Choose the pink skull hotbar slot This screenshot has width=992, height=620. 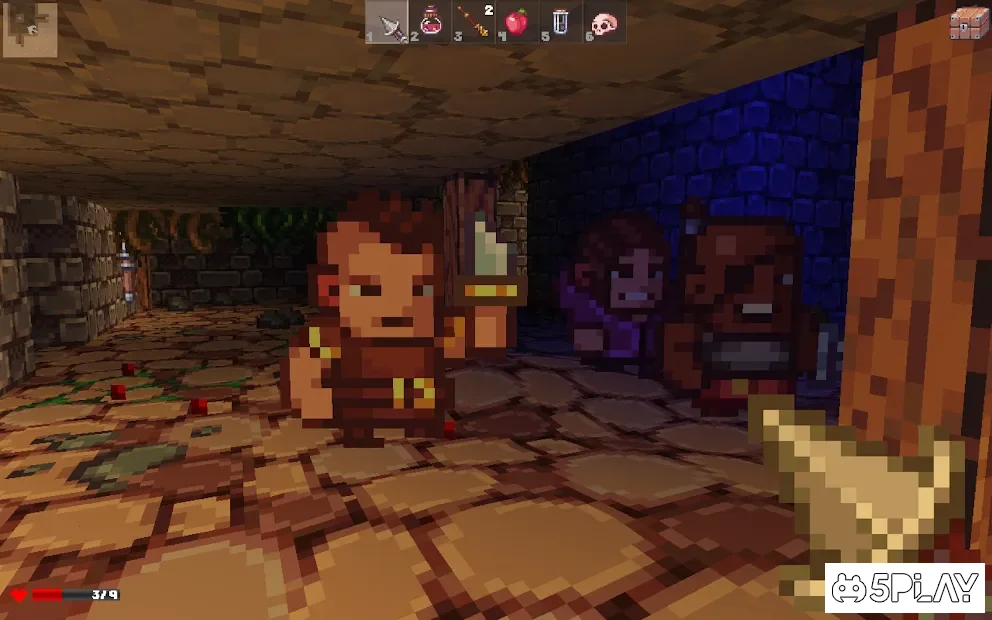coord(603,22)
